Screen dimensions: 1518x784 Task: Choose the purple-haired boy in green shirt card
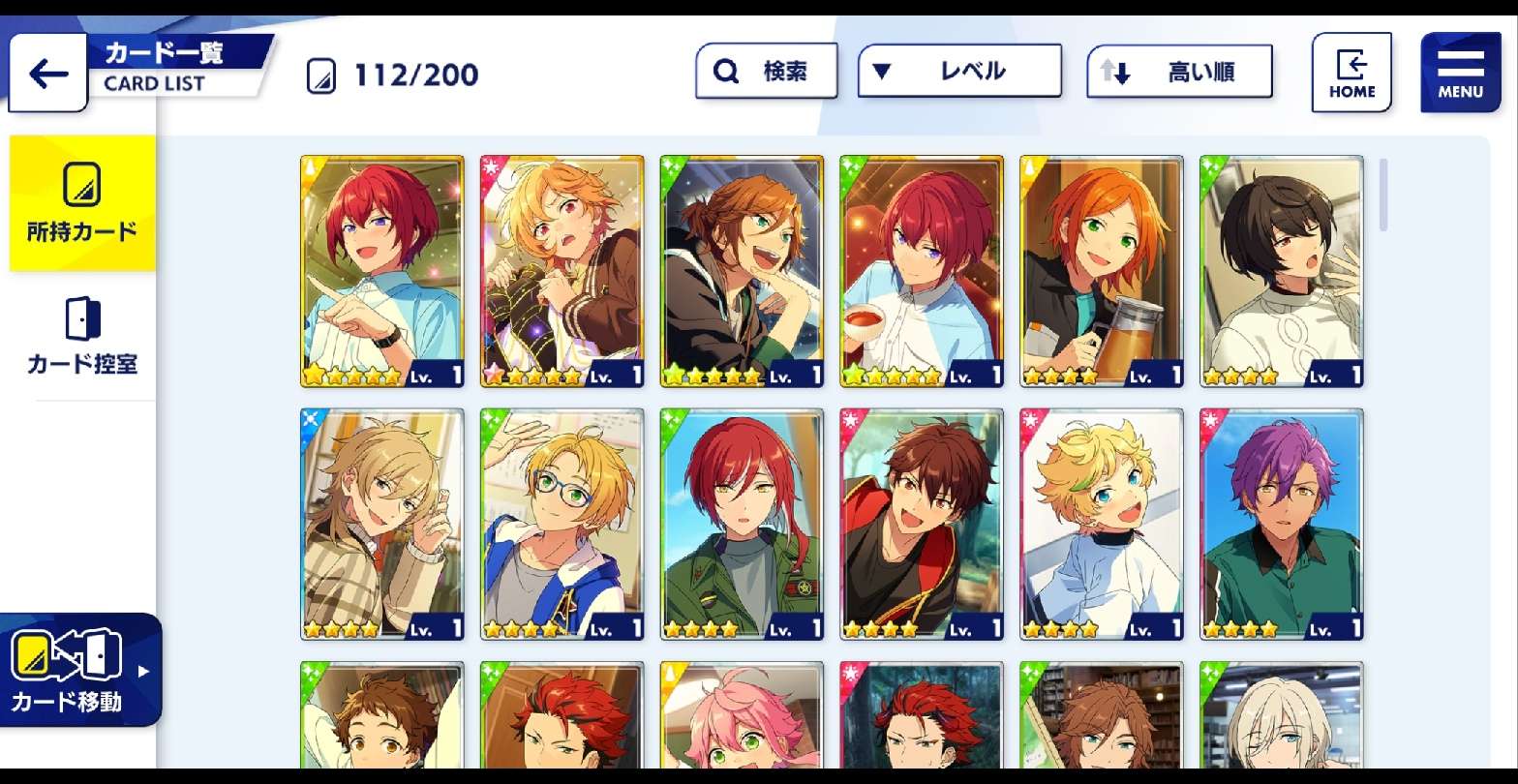1282,524
